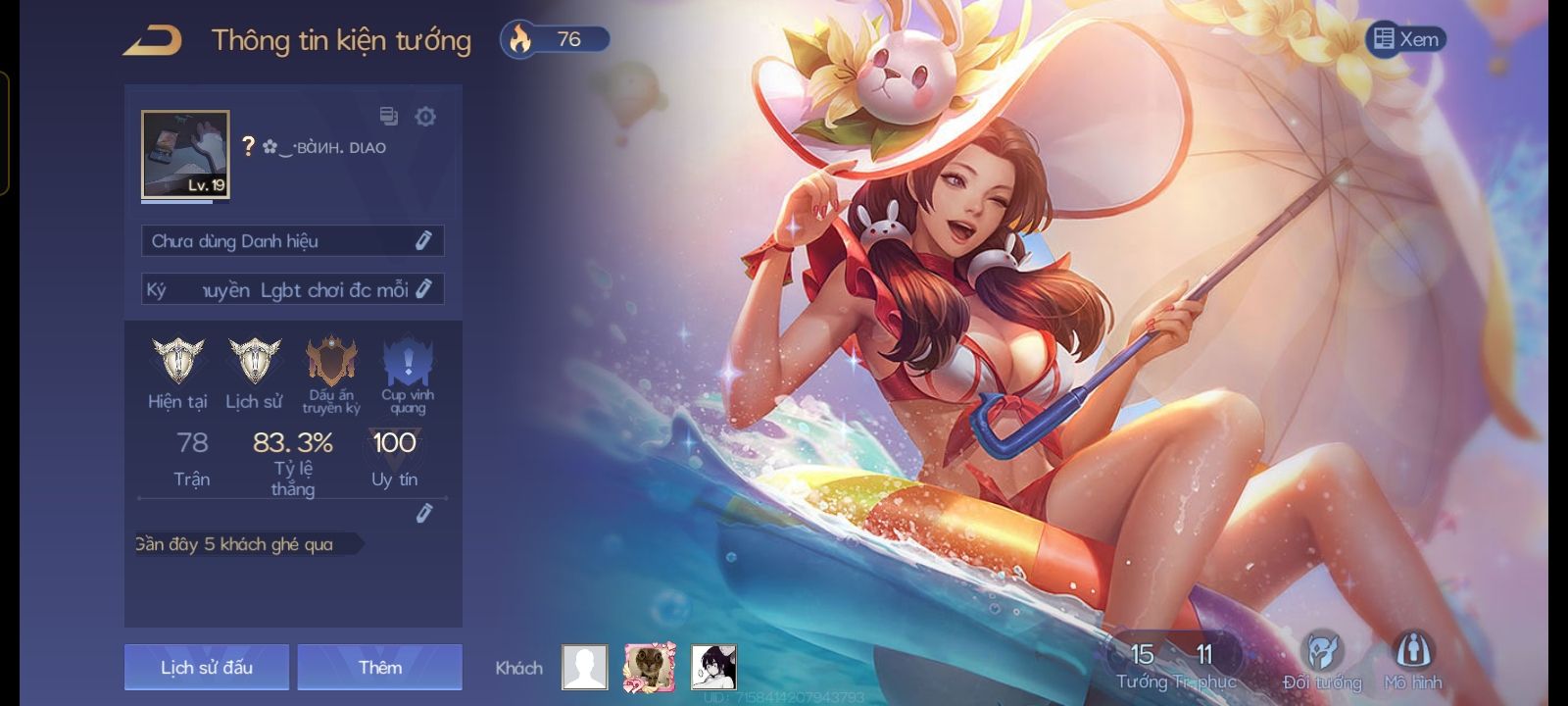This screenshot has height=706, width=1568.
Task: View the pink-framed visitor avatar
Action: click(650, 668)
